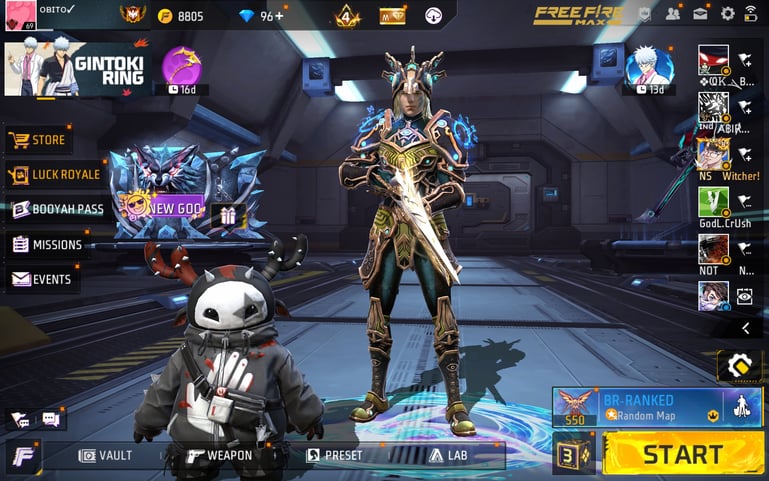Viewport: 769px width, 481px height.
Task: Open the Vault
Action: [x=105, y=455]
